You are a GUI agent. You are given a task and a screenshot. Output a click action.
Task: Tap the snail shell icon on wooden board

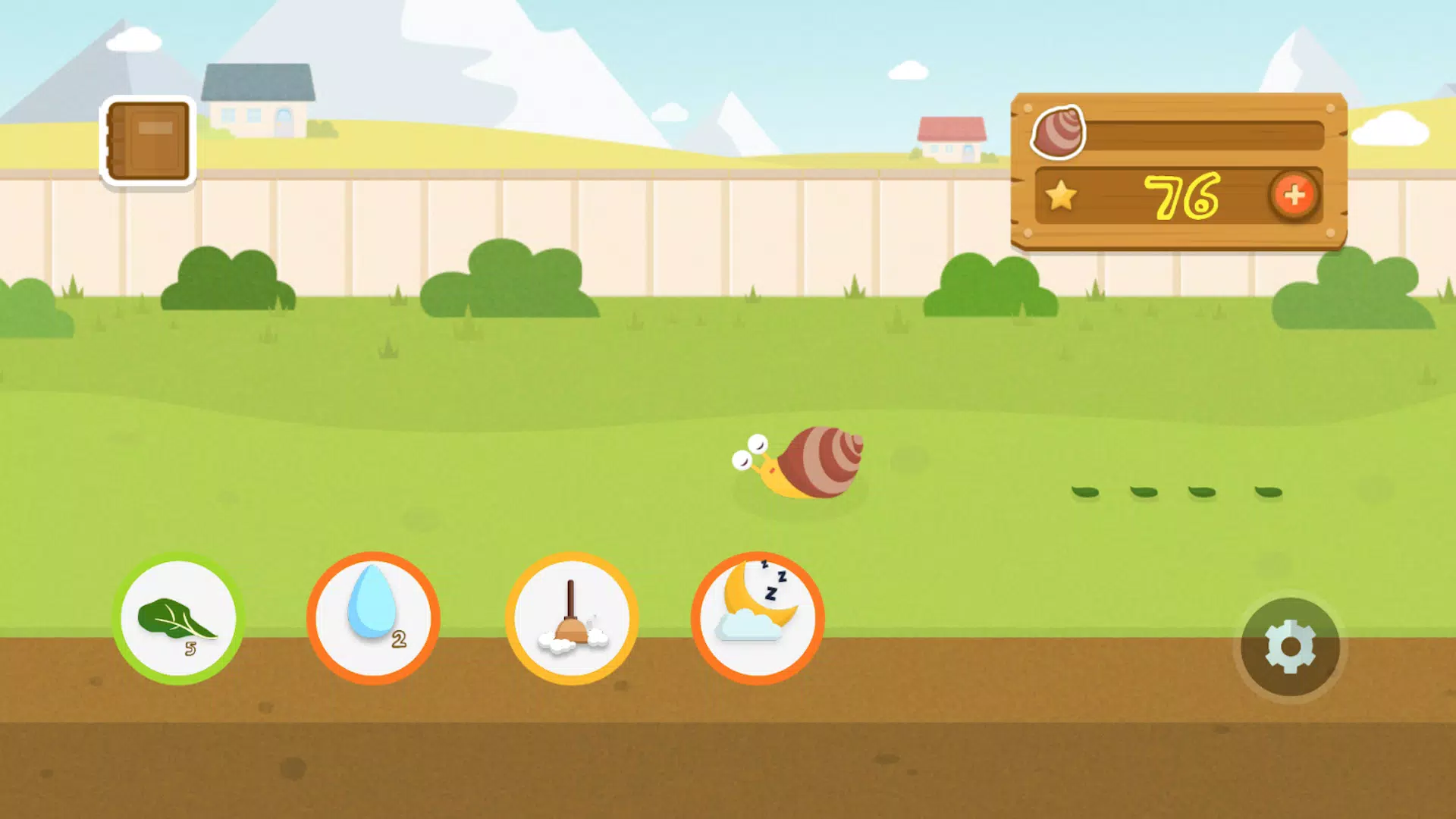1059,132
